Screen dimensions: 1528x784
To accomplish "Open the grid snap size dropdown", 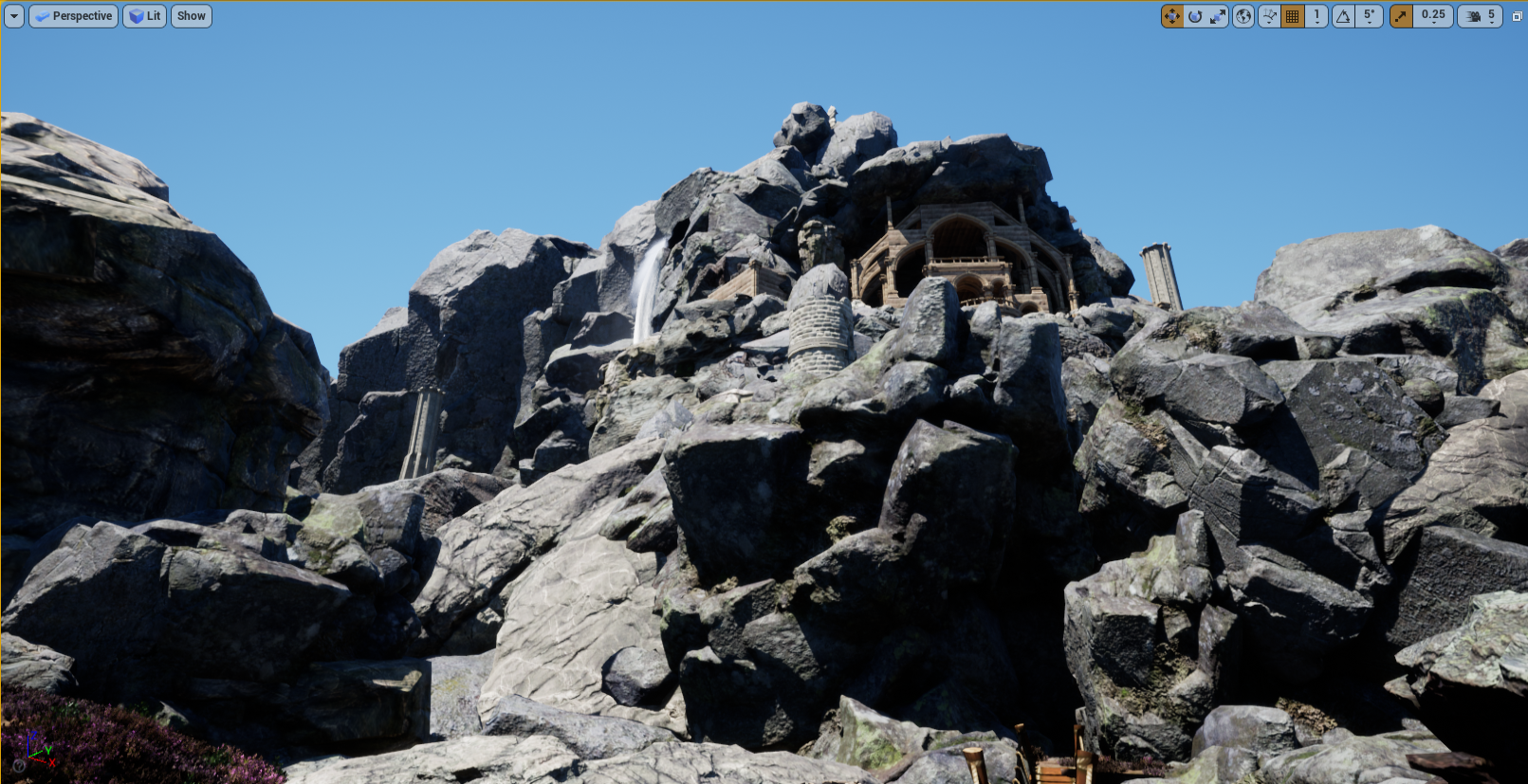I will tap(1316, 16).
